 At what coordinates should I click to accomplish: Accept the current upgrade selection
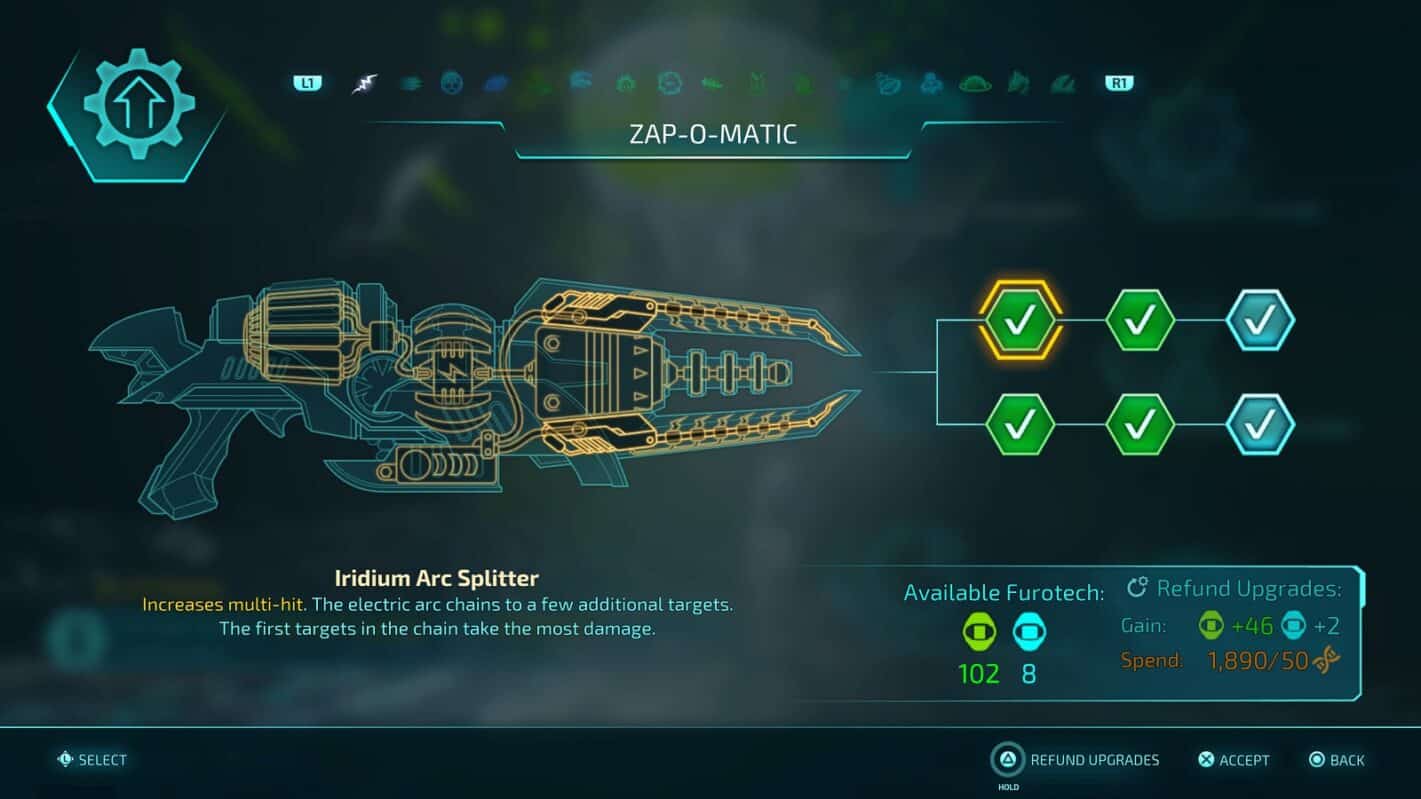(1234, 760)
